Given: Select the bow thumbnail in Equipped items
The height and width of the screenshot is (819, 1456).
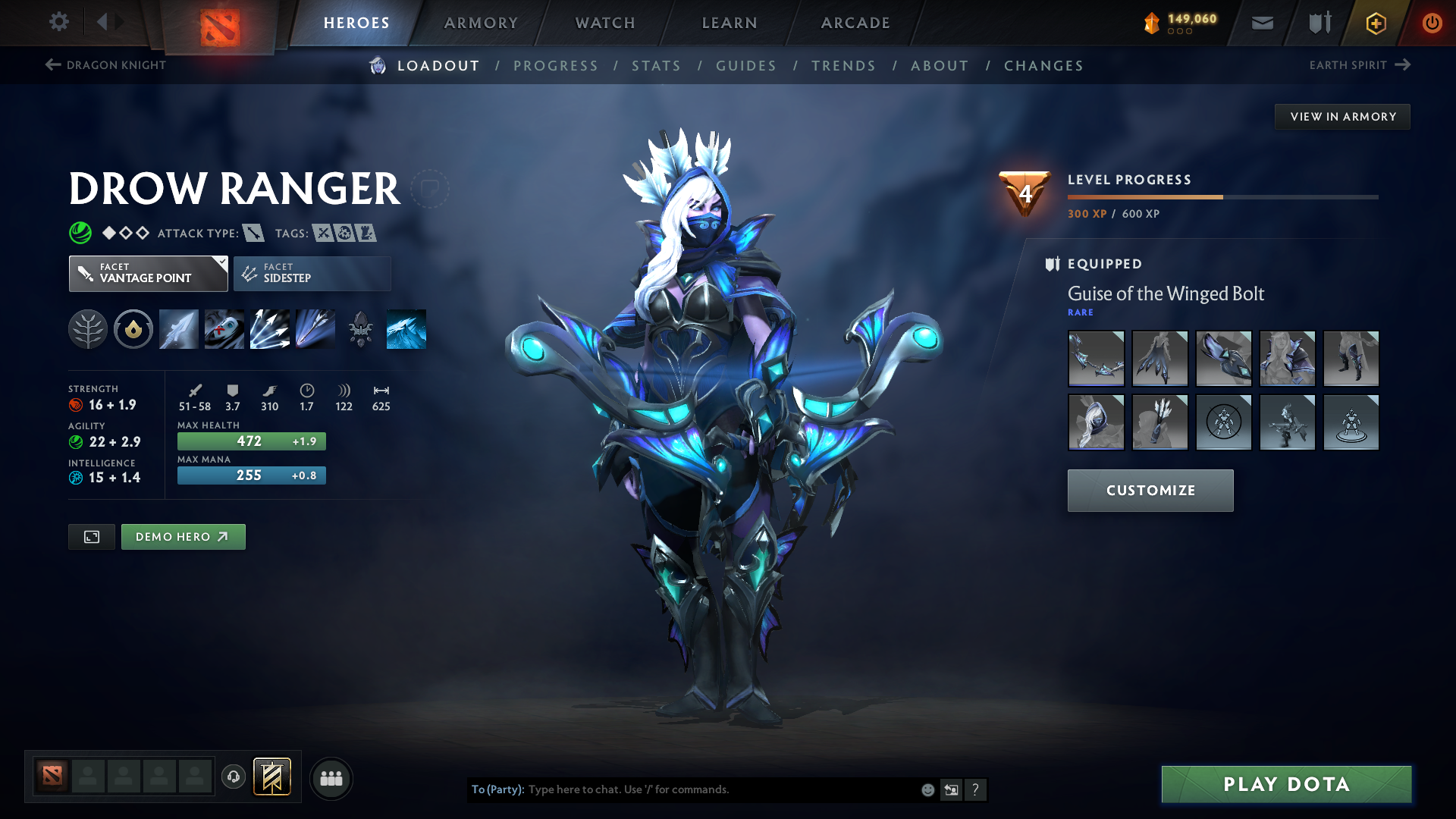Looking at the screenshot, I should tap(1096, 358).
